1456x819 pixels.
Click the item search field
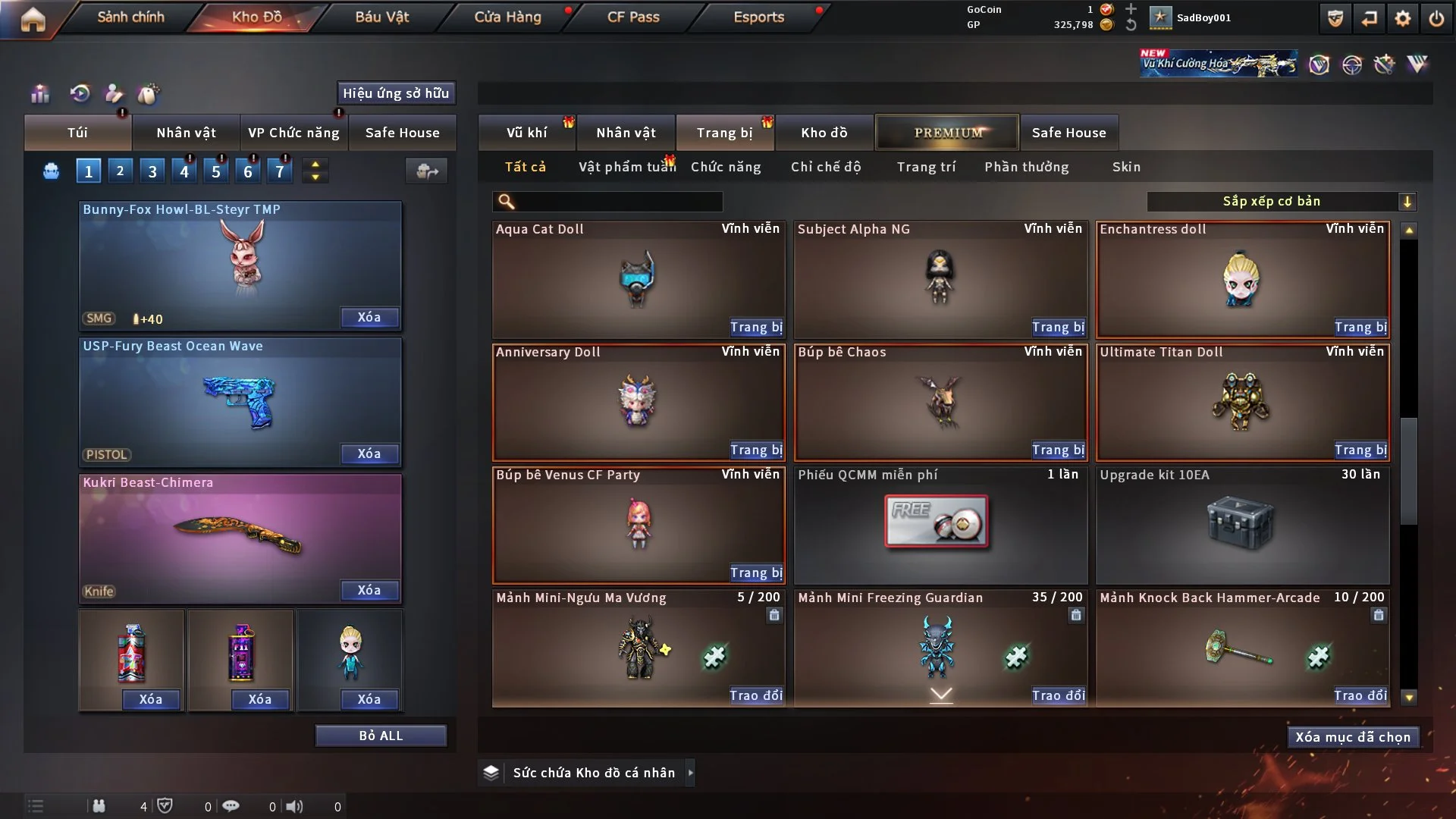coord(618,202)
